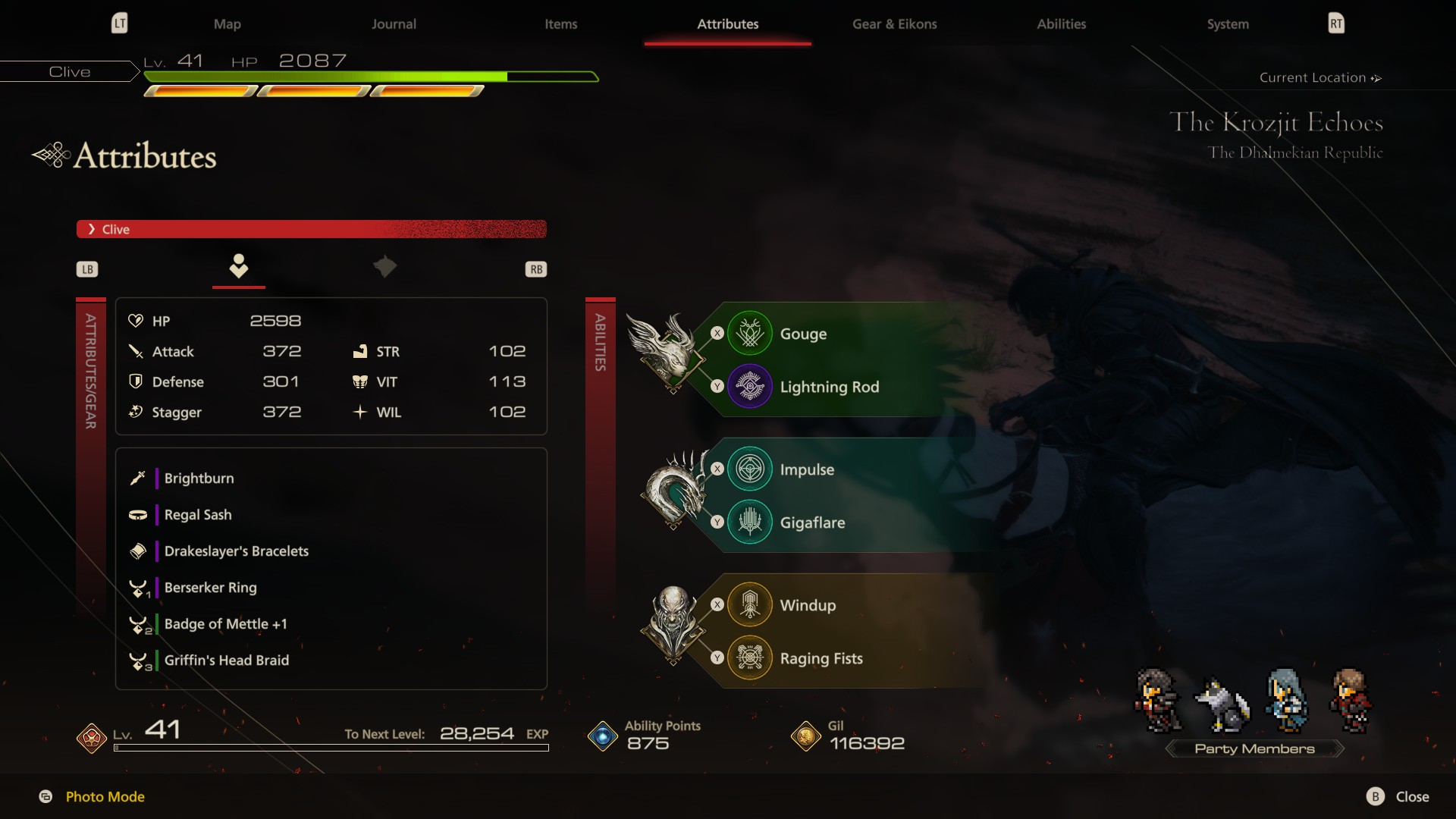The image size is (1456, 819).
Task: Select the Brightburn weapon row
Action: (x=199, y=479)
